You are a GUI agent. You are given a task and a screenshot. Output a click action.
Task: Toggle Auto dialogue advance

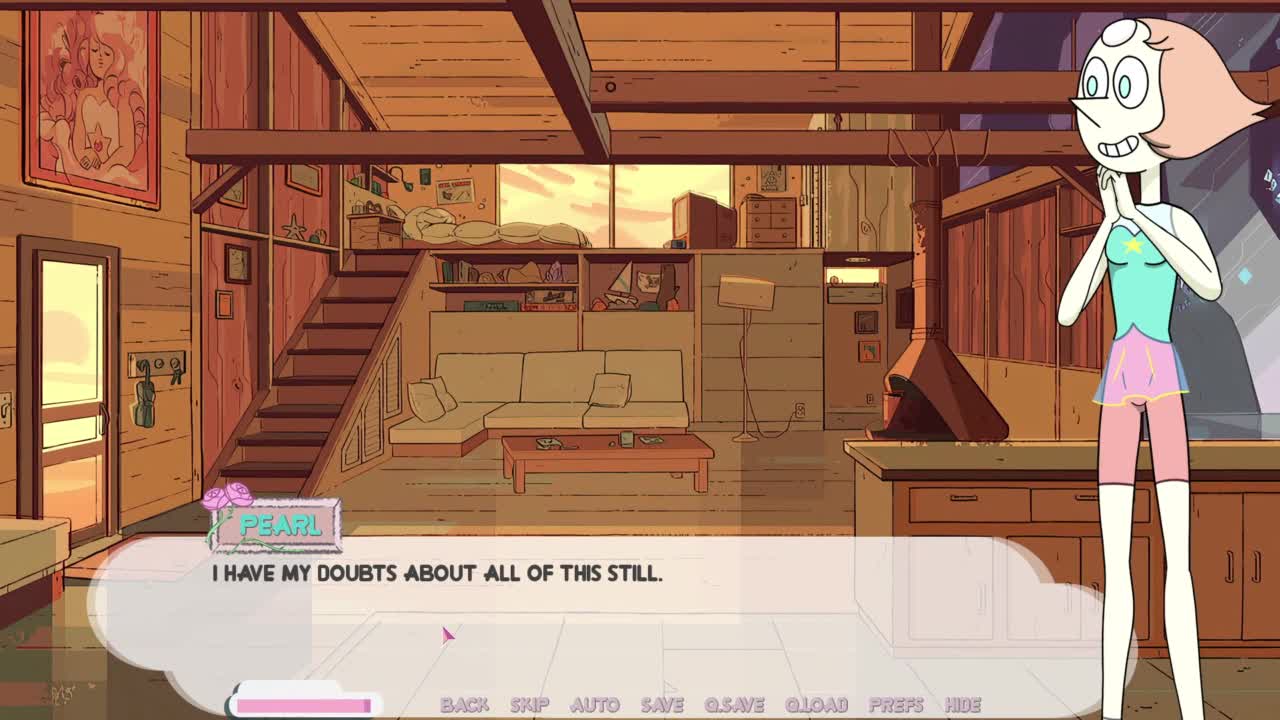[594, 705]
